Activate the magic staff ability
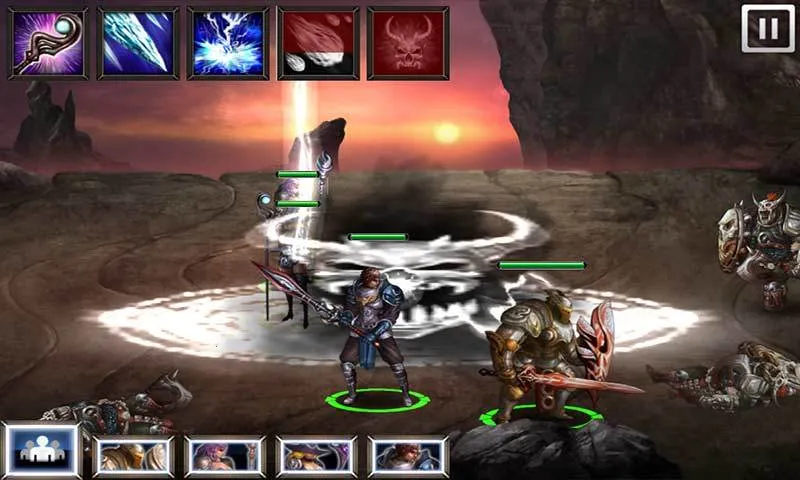The width and height of the screenshot is (800, 480). tap(48, 43)
